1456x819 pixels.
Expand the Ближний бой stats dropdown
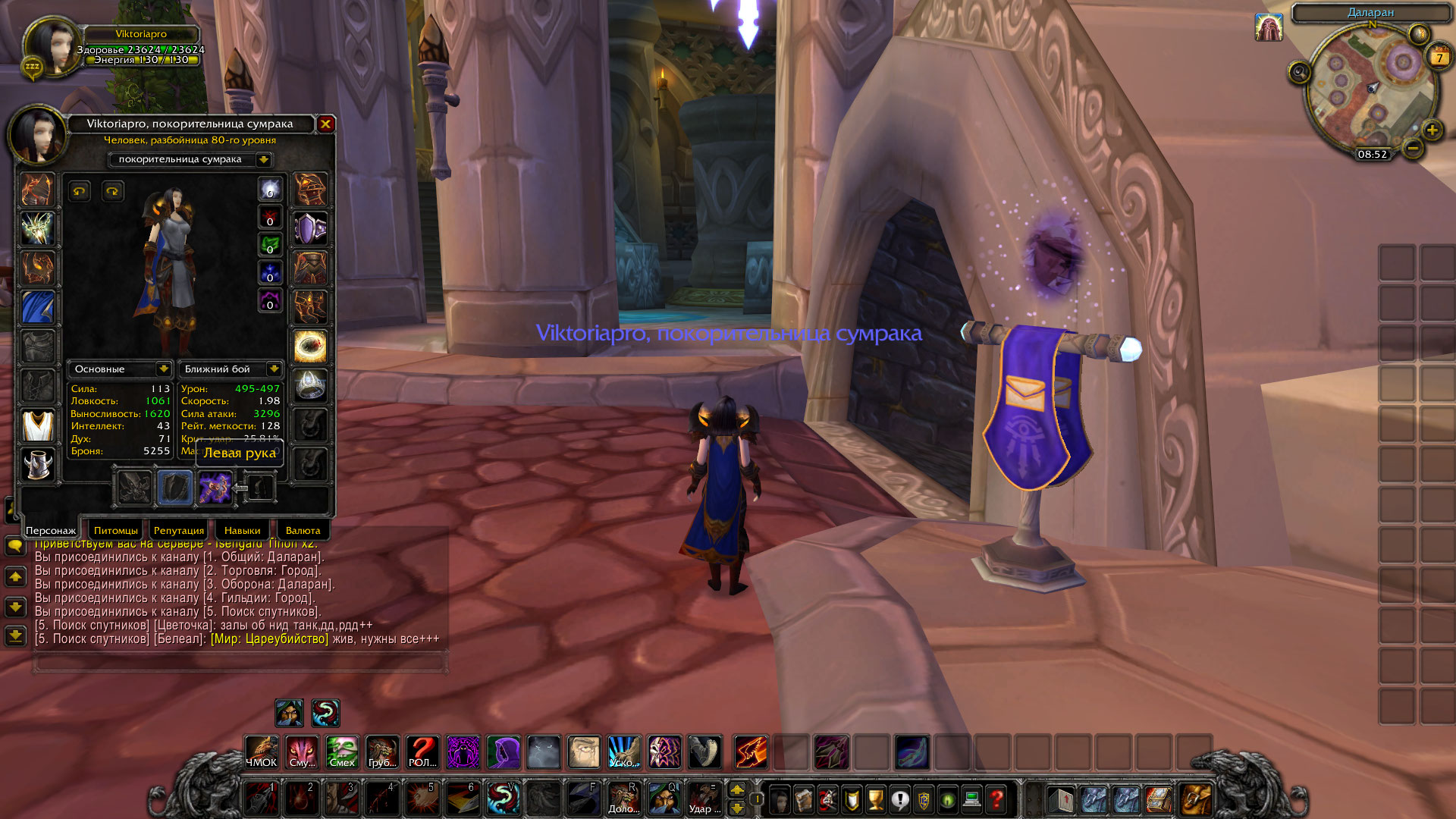click(273, 369)
